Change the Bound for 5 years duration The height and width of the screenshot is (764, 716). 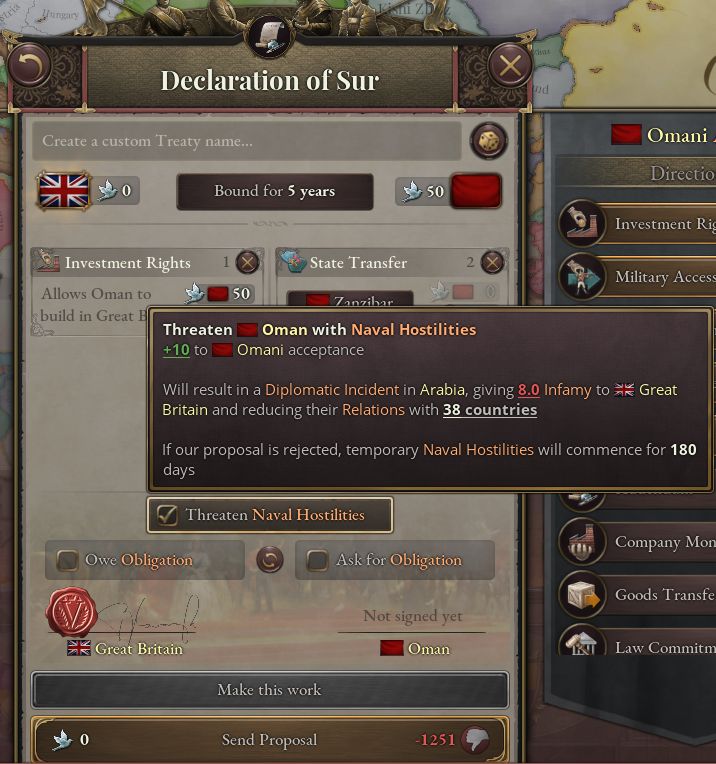click(x=274, y=191)
